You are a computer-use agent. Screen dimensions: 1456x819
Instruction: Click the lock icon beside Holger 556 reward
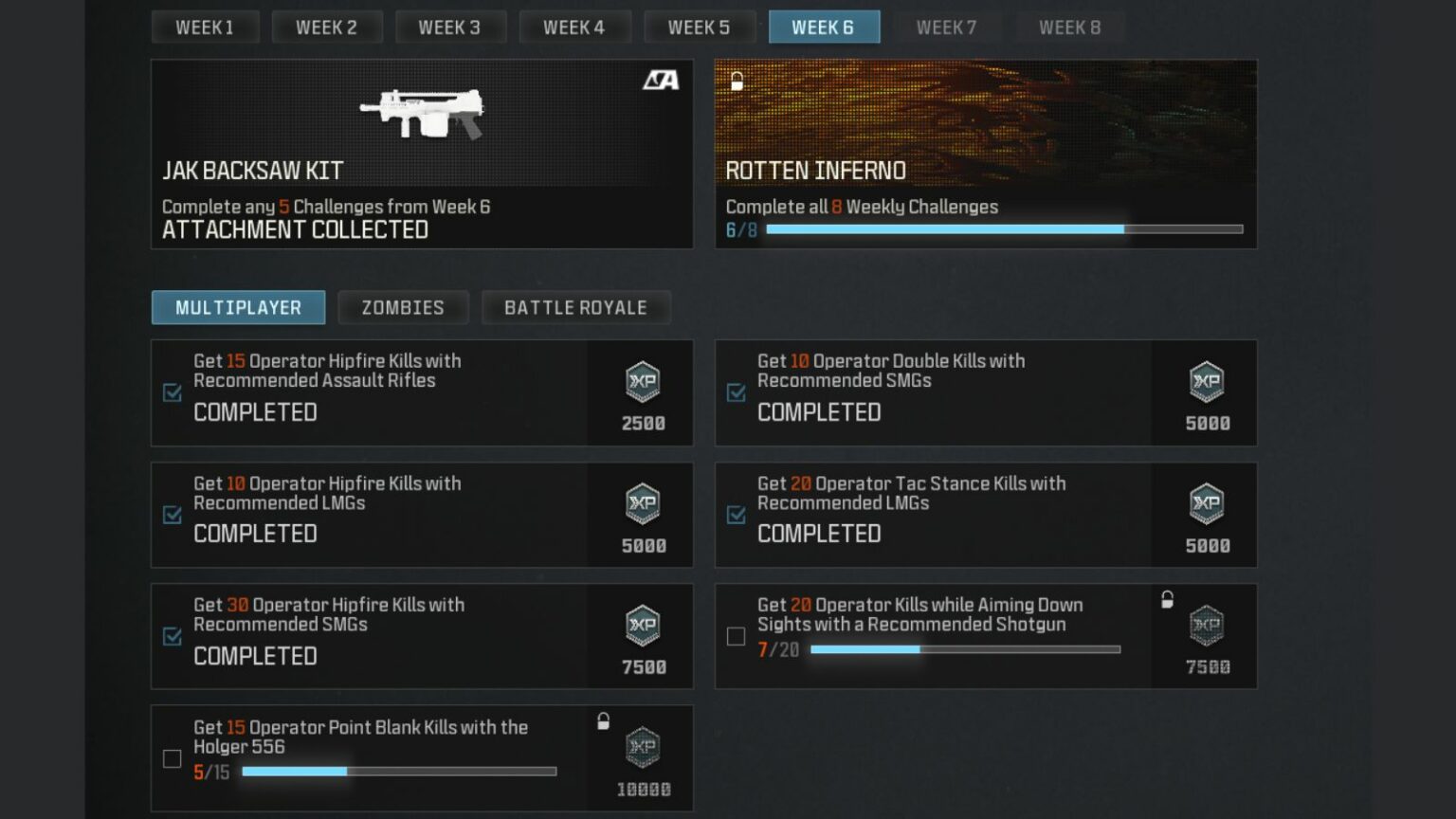coord(603,719)
